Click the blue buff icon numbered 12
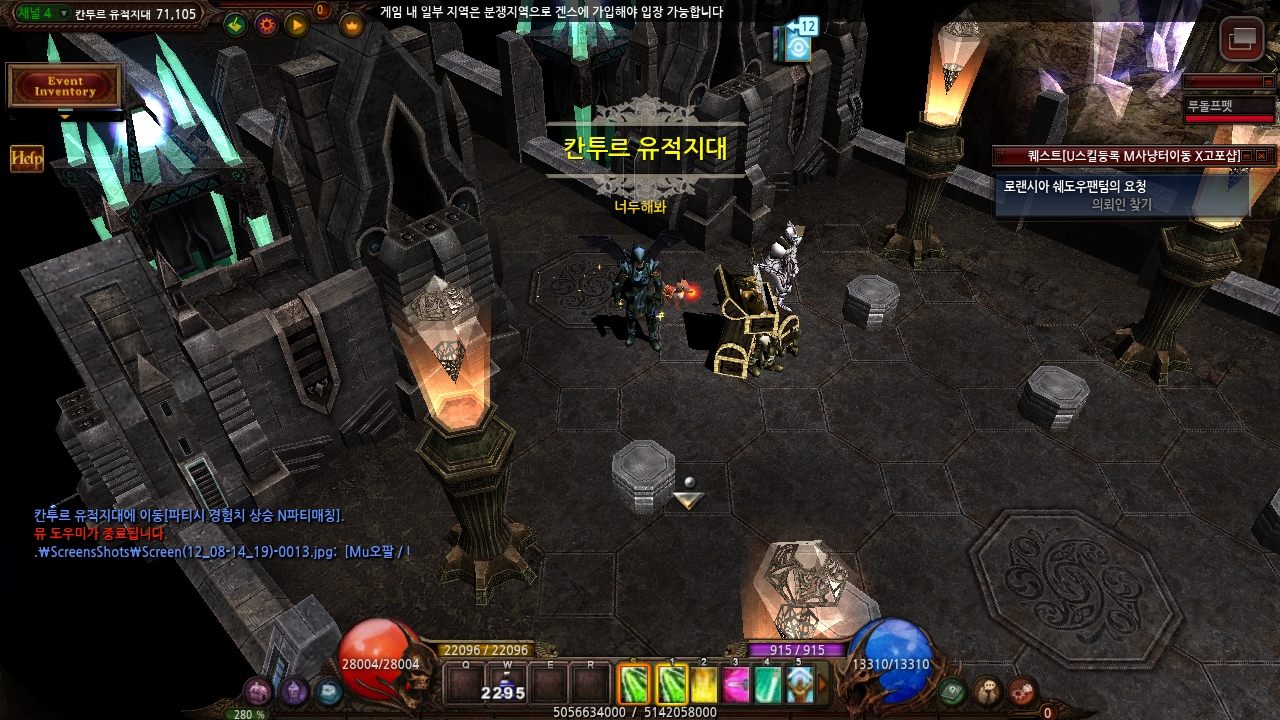Image resolution: width=1280 pixels, height=720 pixels. tap(798, 44)
